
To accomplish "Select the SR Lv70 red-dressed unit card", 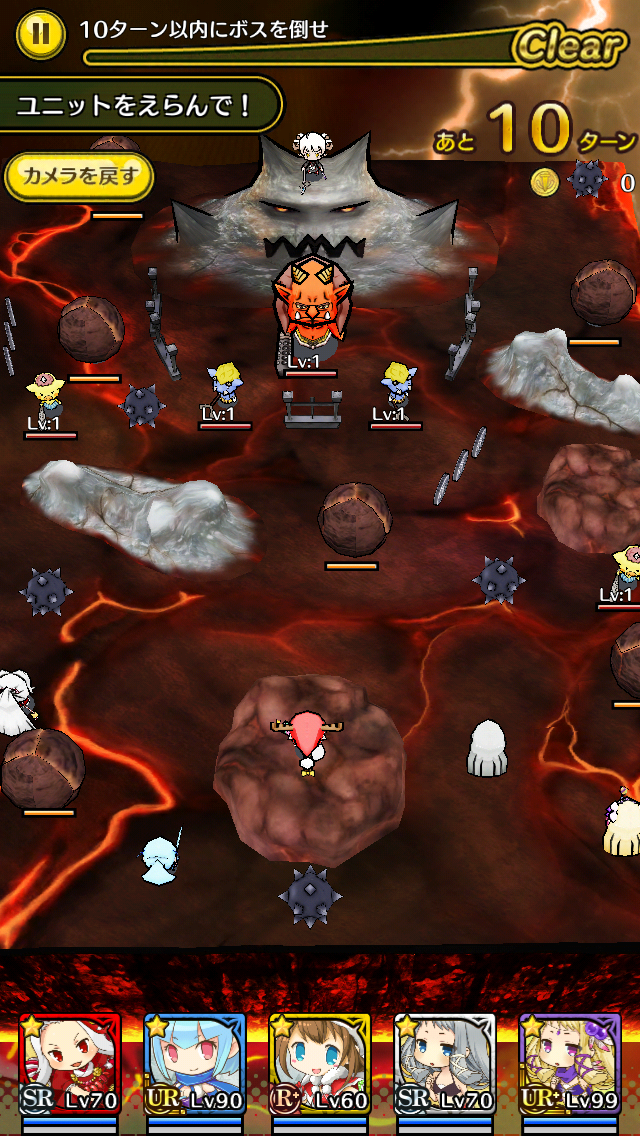I will point(69,1063).
